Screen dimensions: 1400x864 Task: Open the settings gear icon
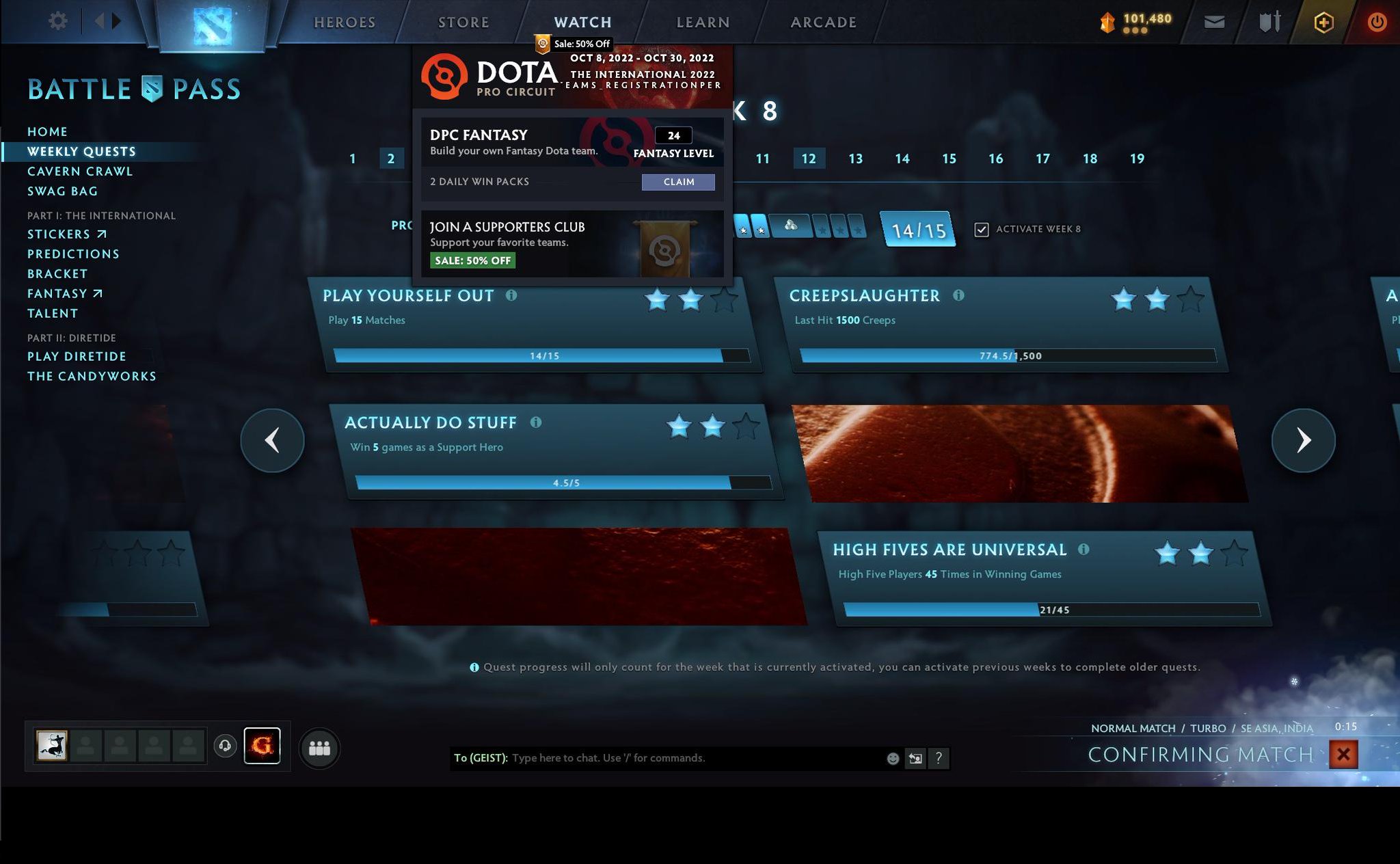pos(58,21)
